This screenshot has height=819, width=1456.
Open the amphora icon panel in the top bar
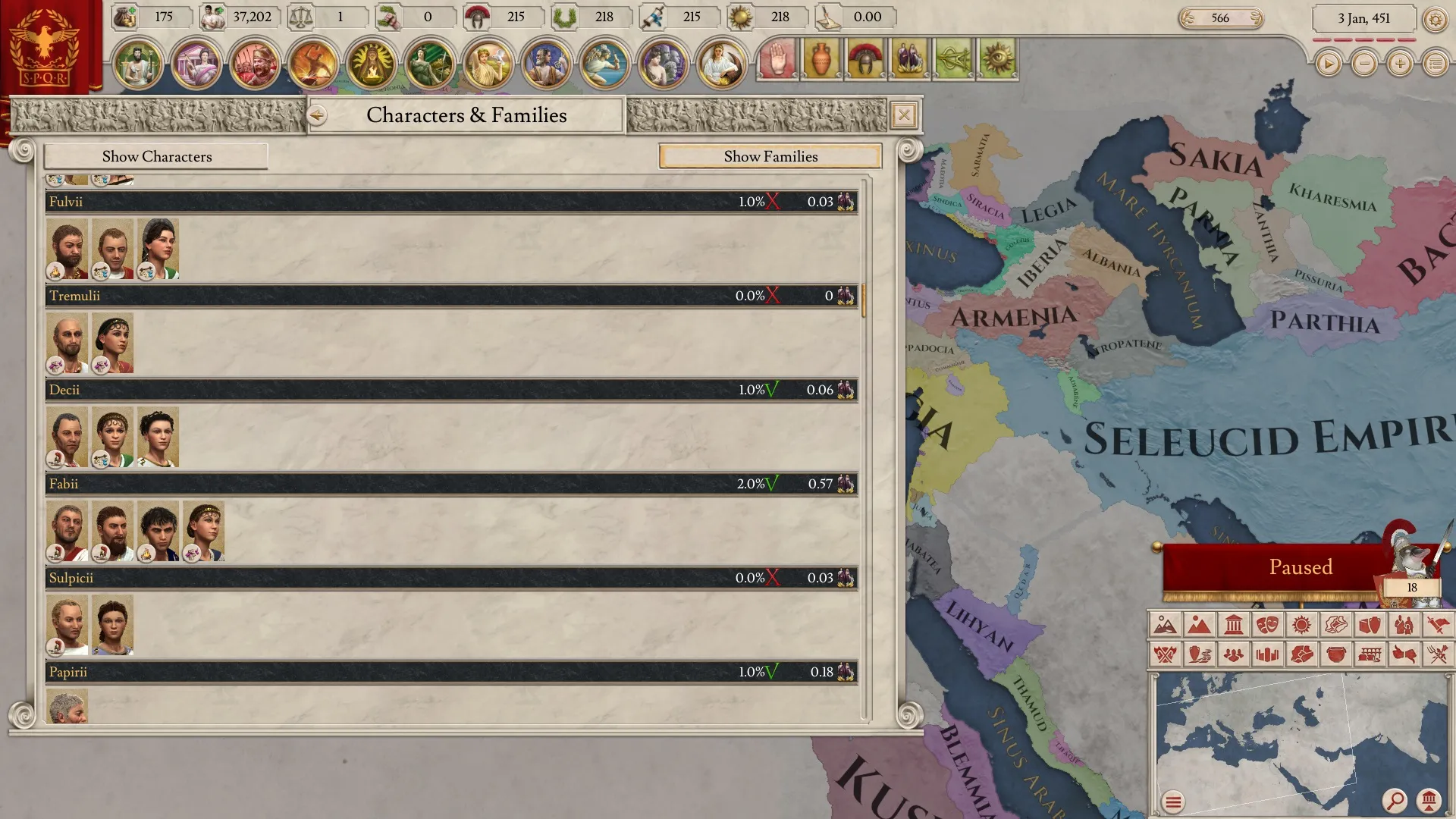click(821, 61)
